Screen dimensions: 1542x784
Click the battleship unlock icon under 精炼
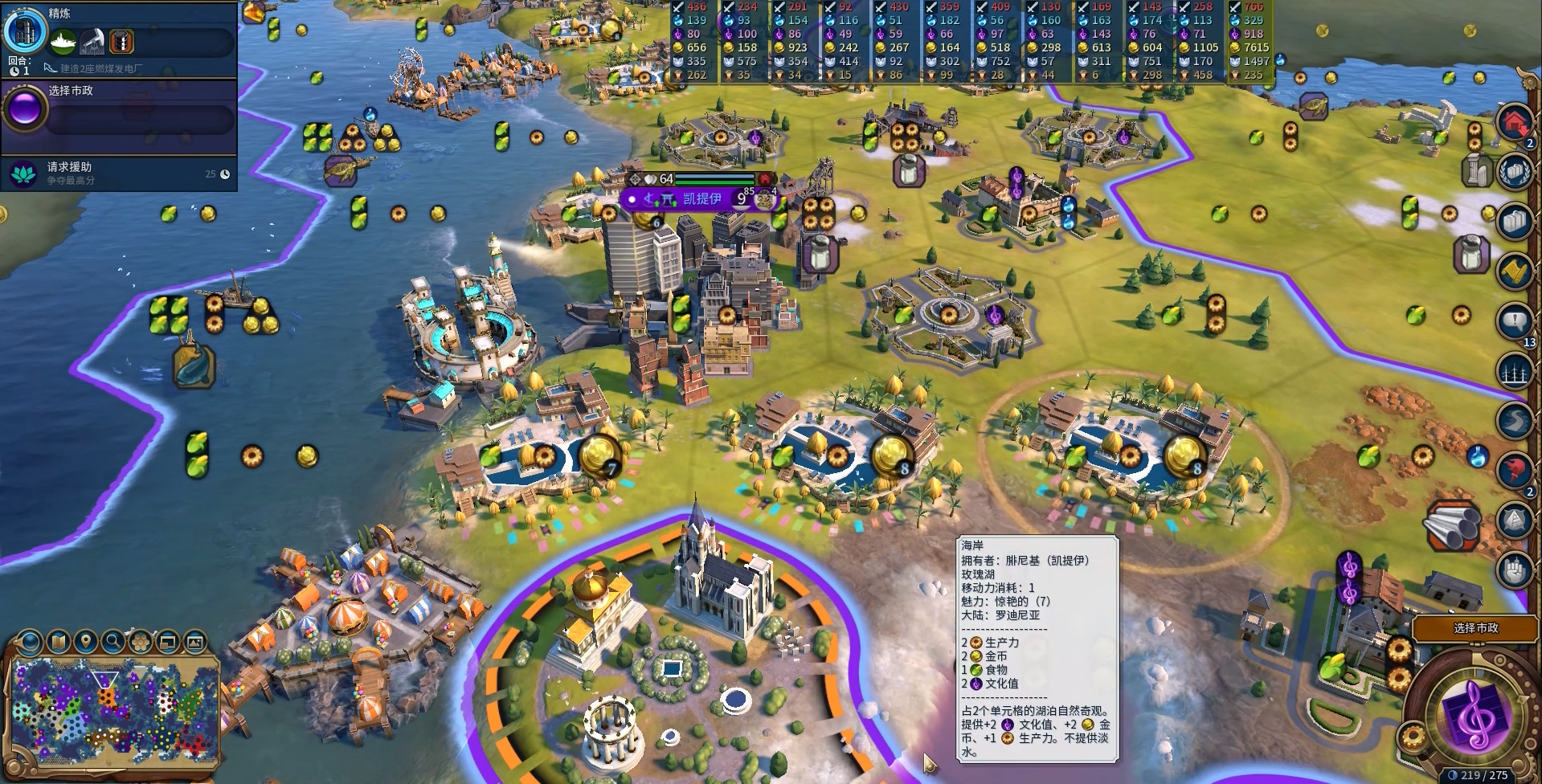tap(63, 41)
